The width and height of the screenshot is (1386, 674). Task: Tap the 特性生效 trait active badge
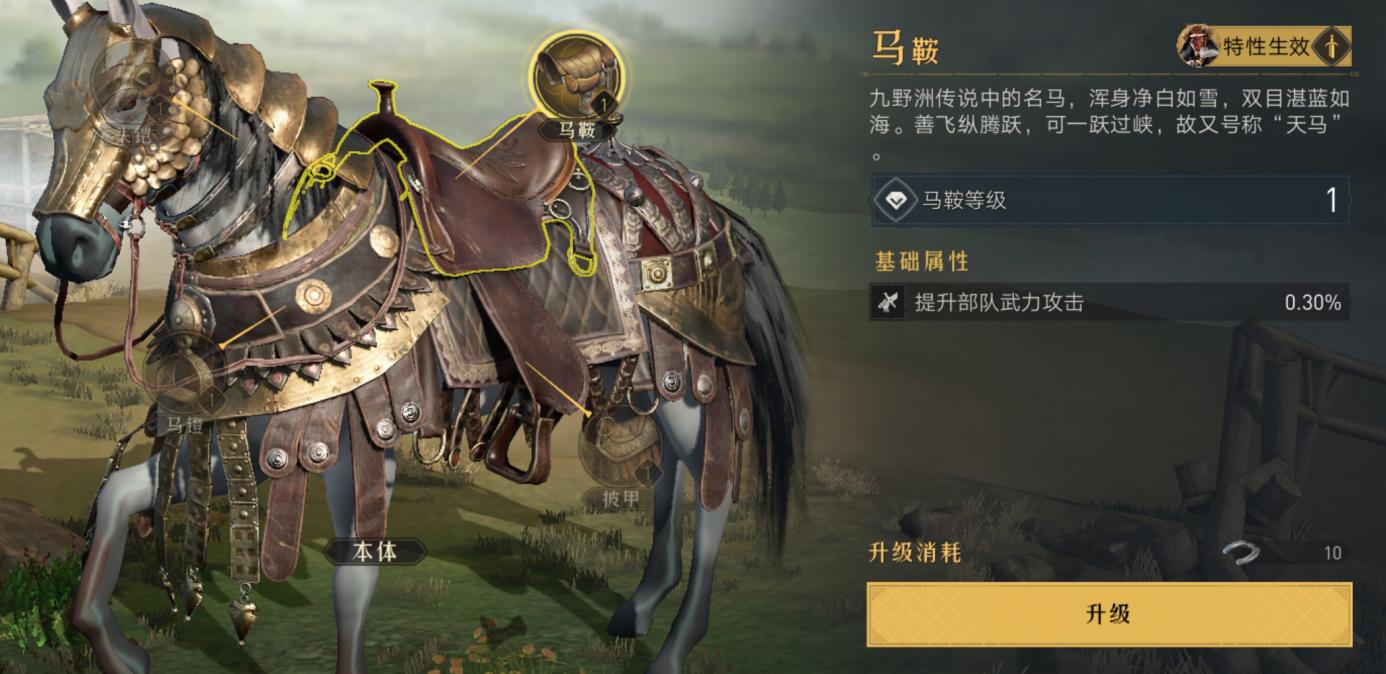click(1264, 46)
